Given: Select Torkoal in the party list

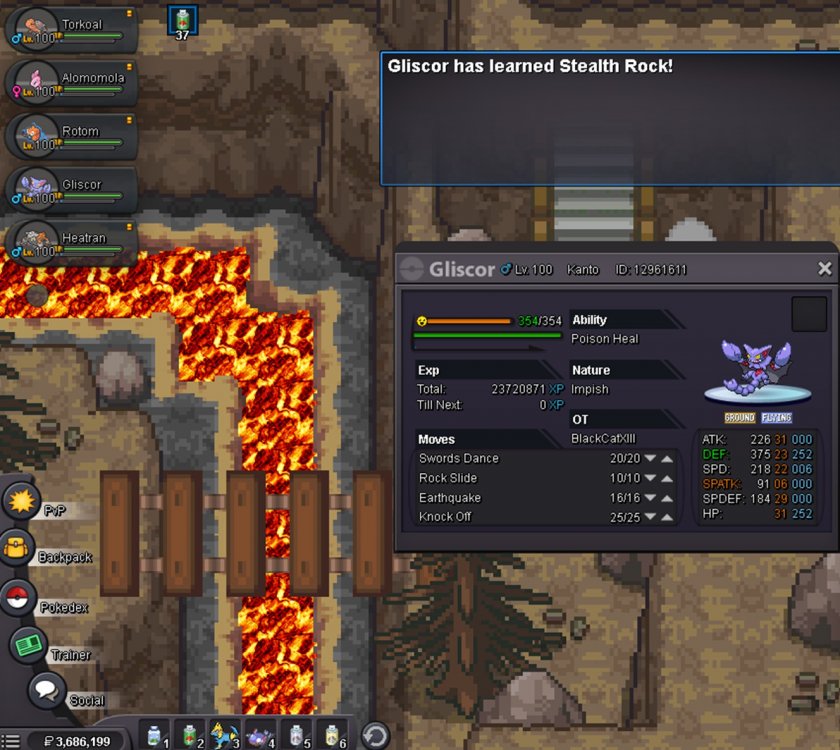Looking at the screenshot, I should 72,30.
